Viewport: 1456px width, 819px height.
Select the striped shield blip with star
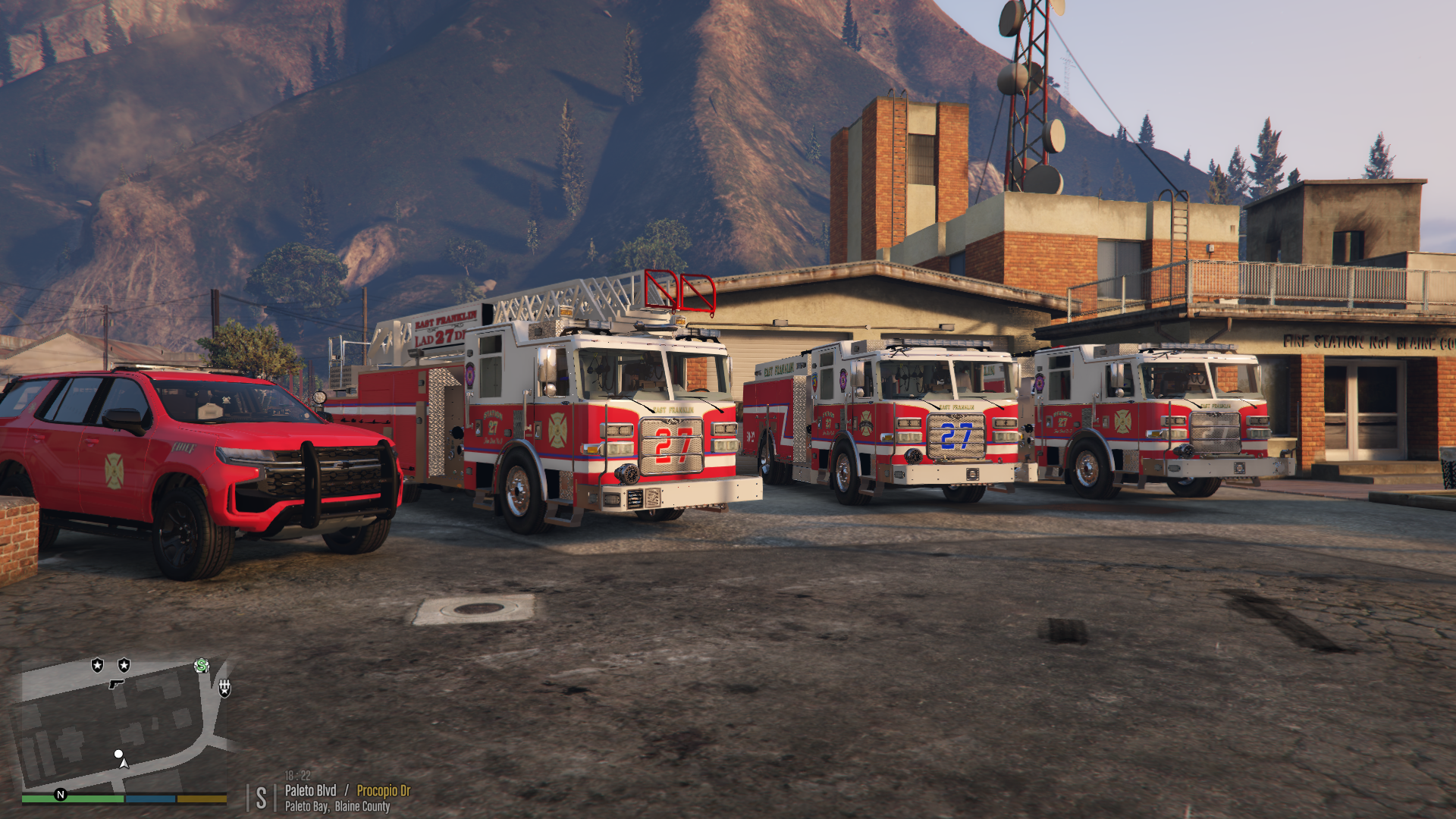[224, 688]
